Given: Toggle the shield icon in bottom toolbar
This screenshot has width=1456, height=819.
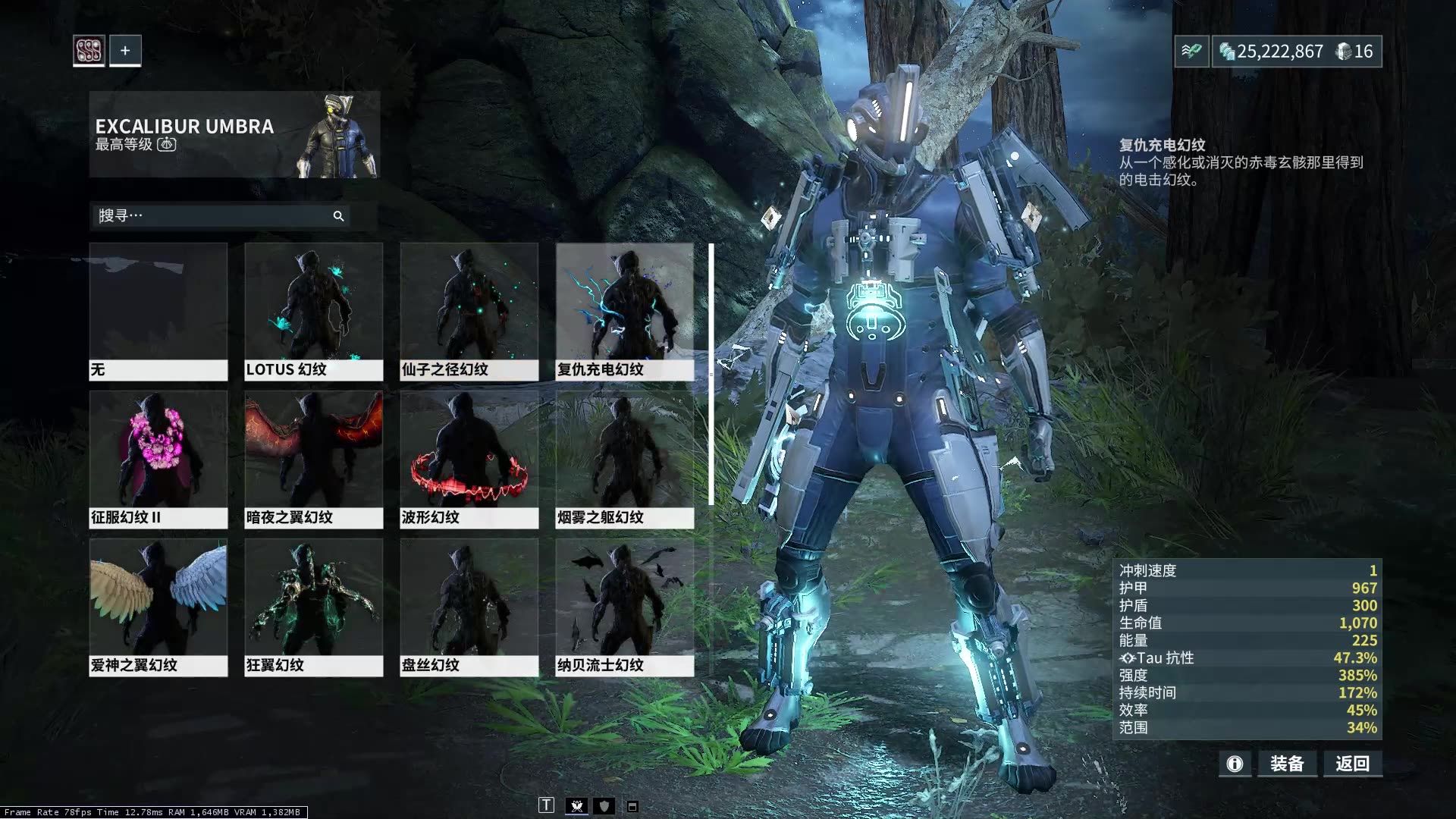Looking at the screenshot, I should coord(604,806).
